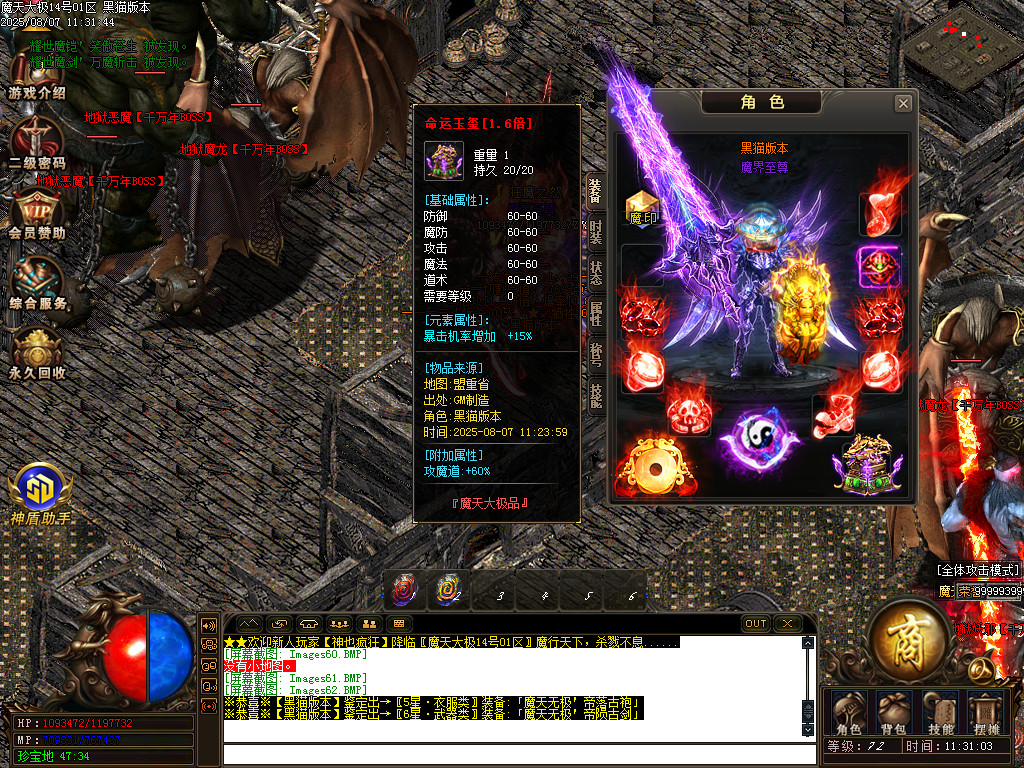1024x768 pixels.
Task: Open 综合服务 general services
Action: (37, 283)
